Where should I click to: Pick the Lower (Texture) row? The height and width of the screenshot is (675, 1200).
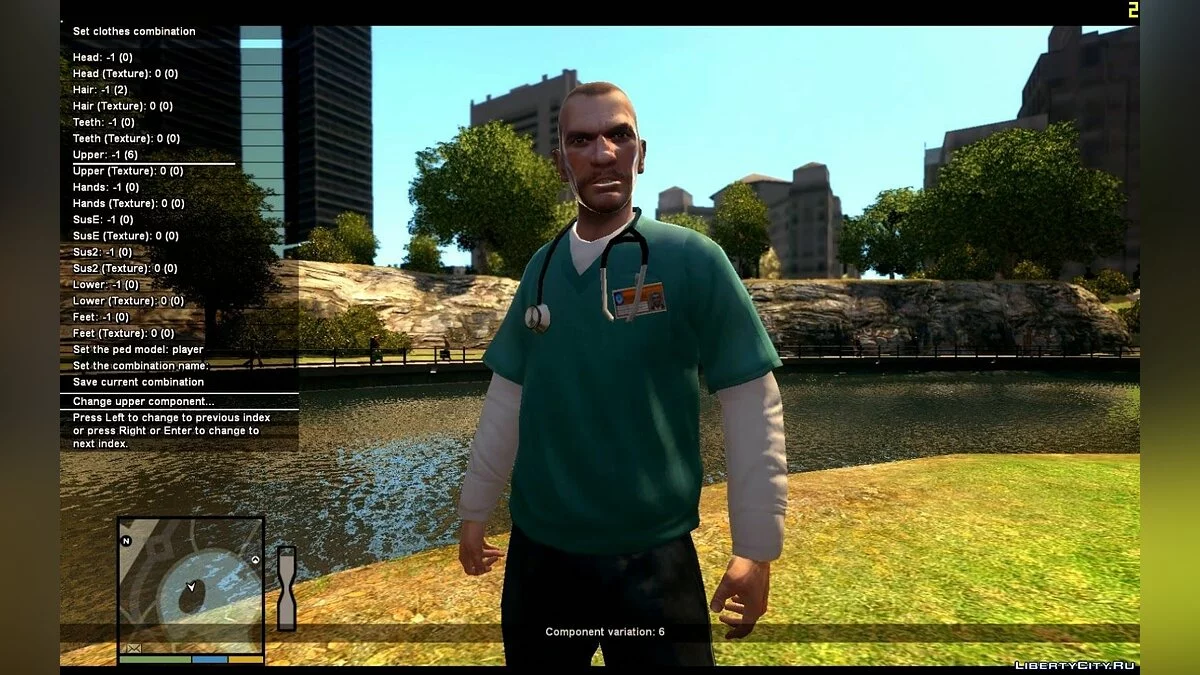click(x=128, y=301)
